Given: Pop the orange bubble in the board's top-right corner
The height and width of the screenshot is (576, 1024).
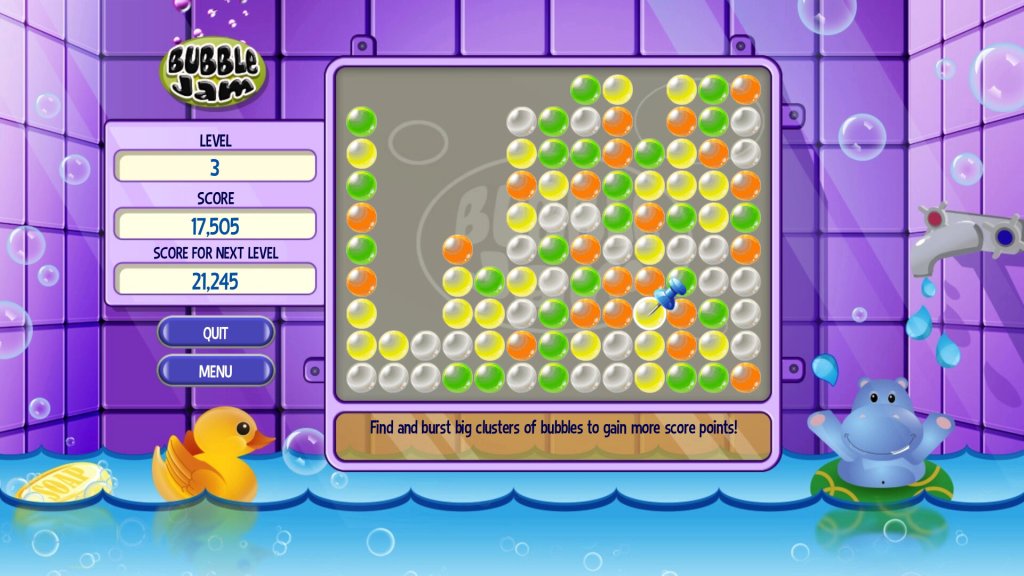Looking at the screenshot, I should pos(745,90).
